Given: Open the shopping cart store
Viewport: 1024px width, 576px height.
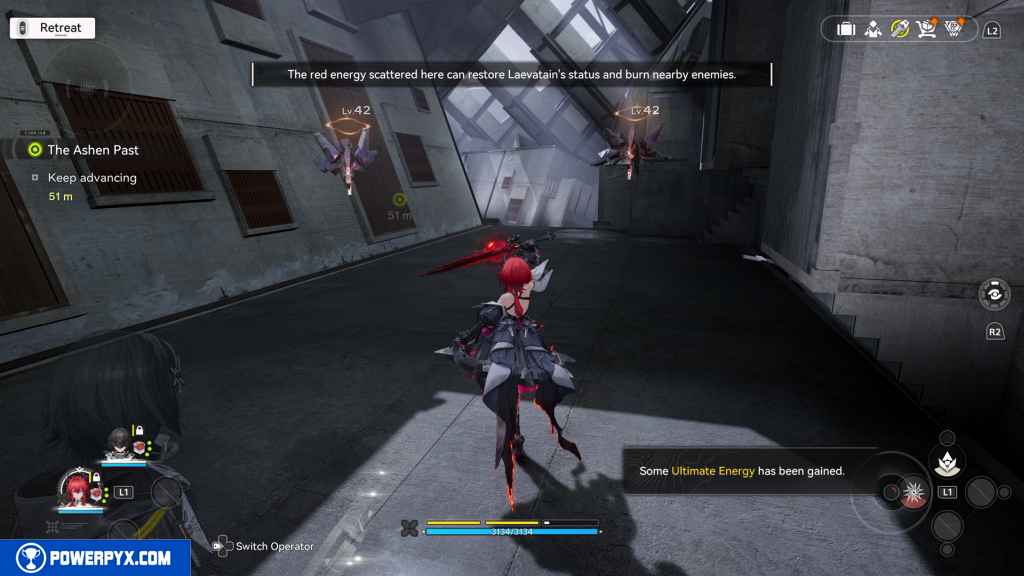Looking at the screenshot, I should [926, 29].
